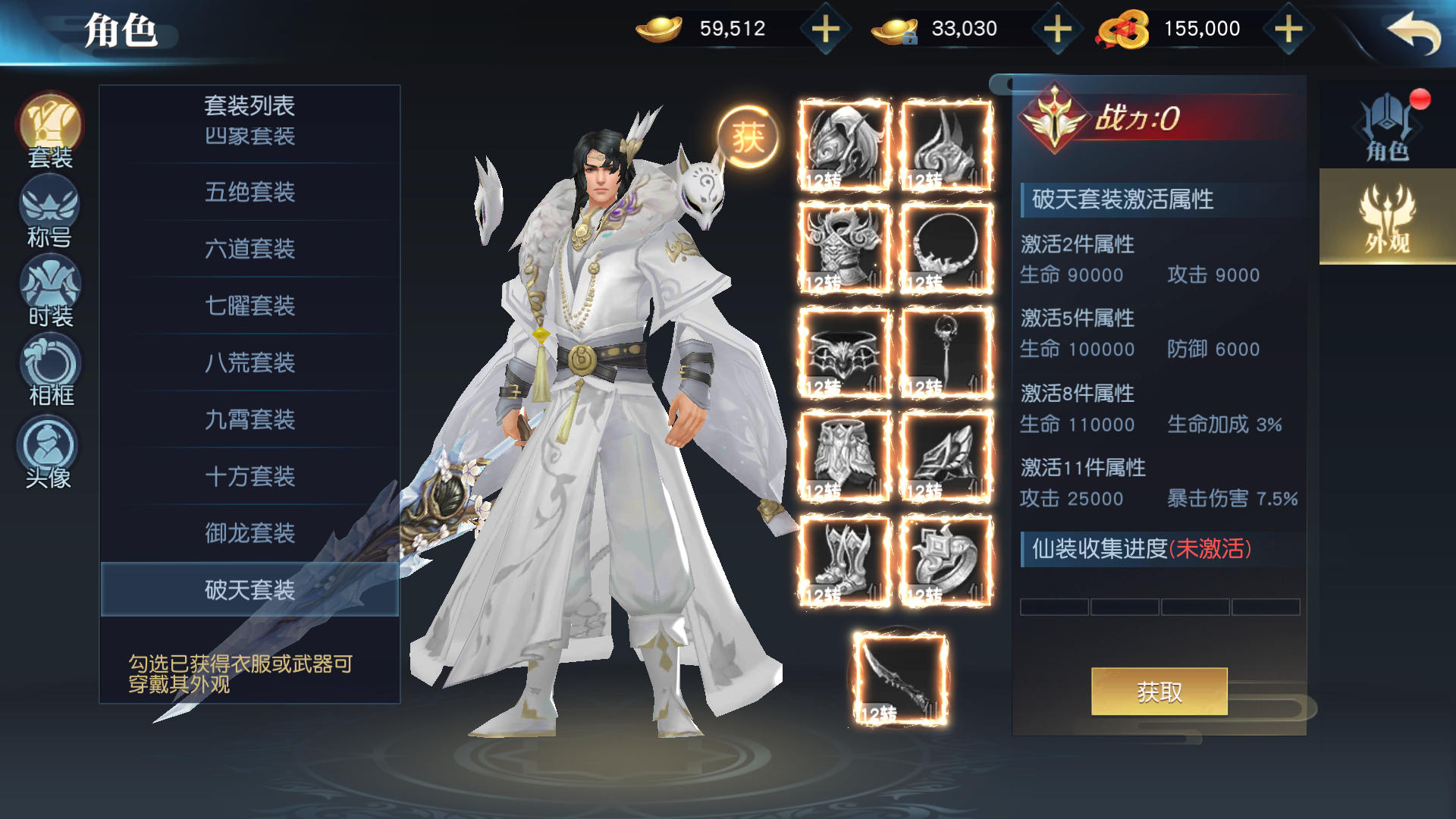
Task: Click the round orange 获 badge
Action: pos(748,137)
